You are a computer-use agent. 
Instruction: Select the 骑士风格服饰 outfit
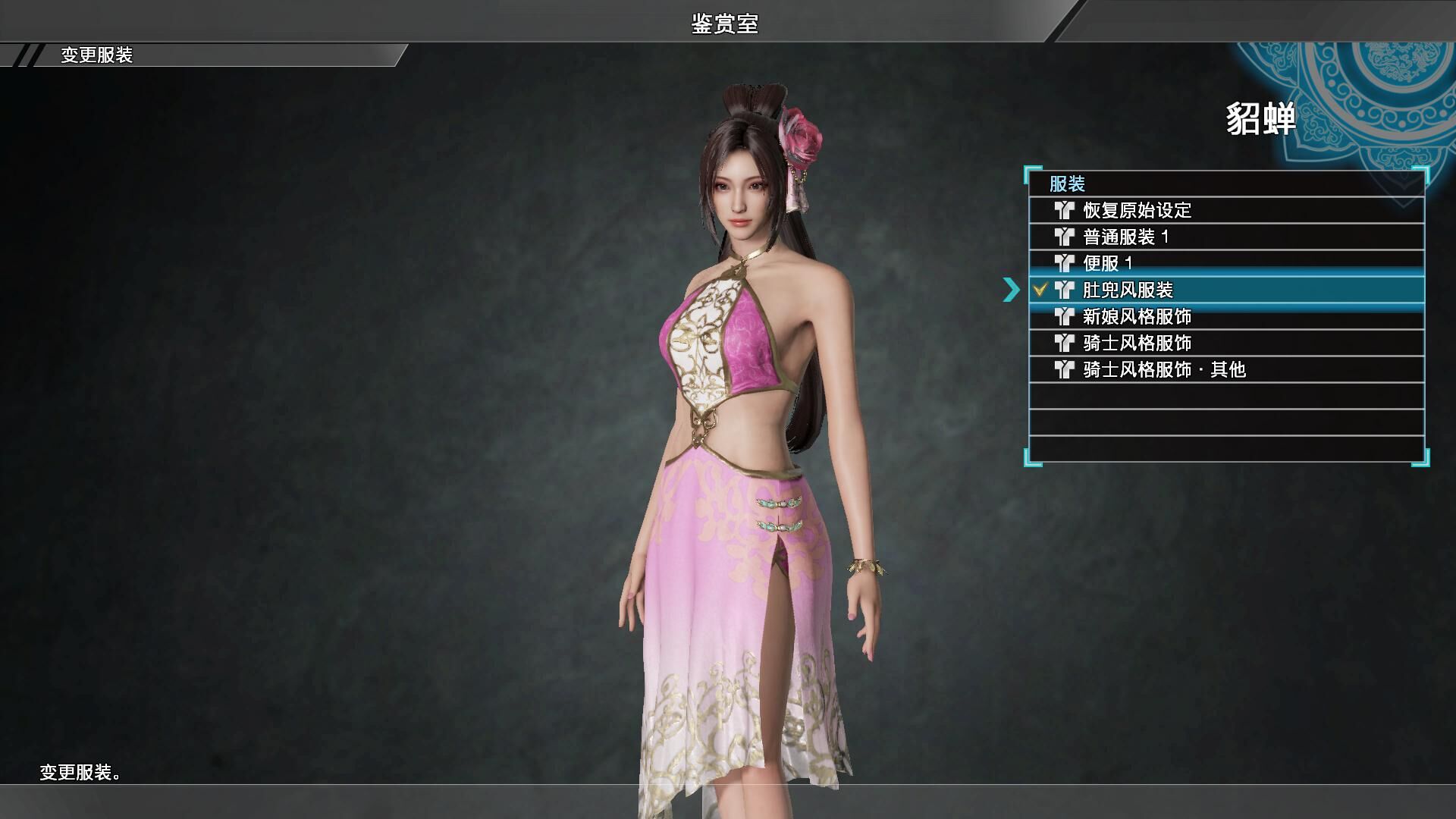1137,343
